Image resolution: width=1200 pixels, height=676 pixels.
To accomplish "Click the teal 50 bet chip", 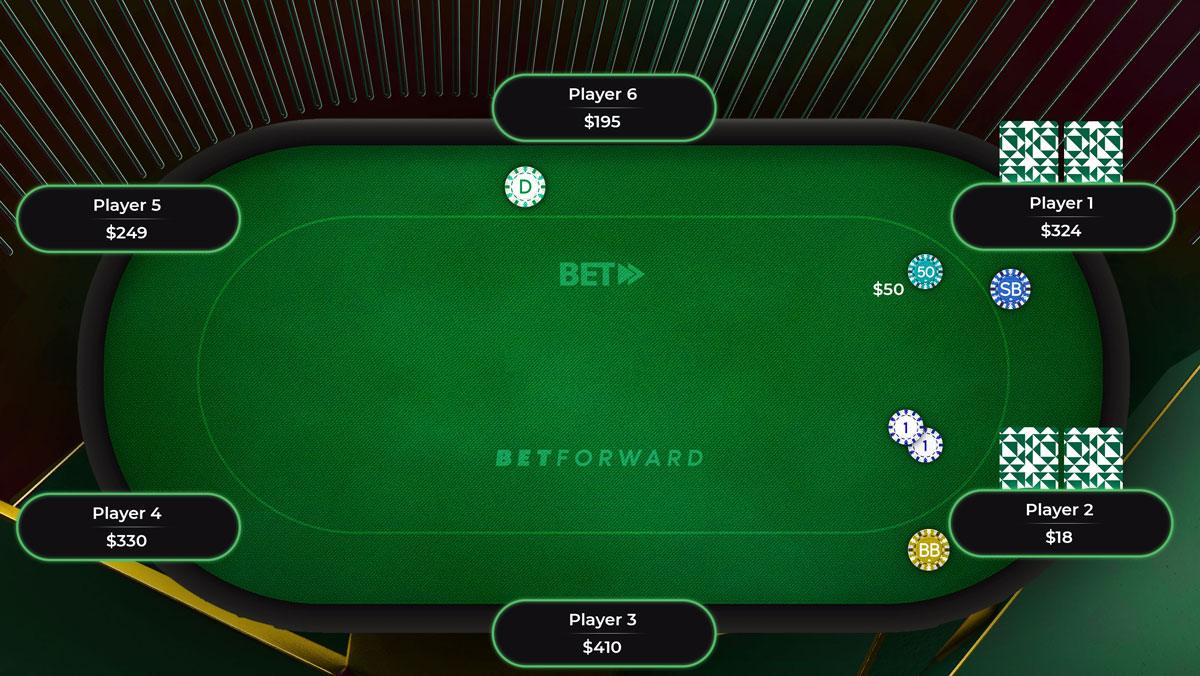I will (x=925, y=272).
